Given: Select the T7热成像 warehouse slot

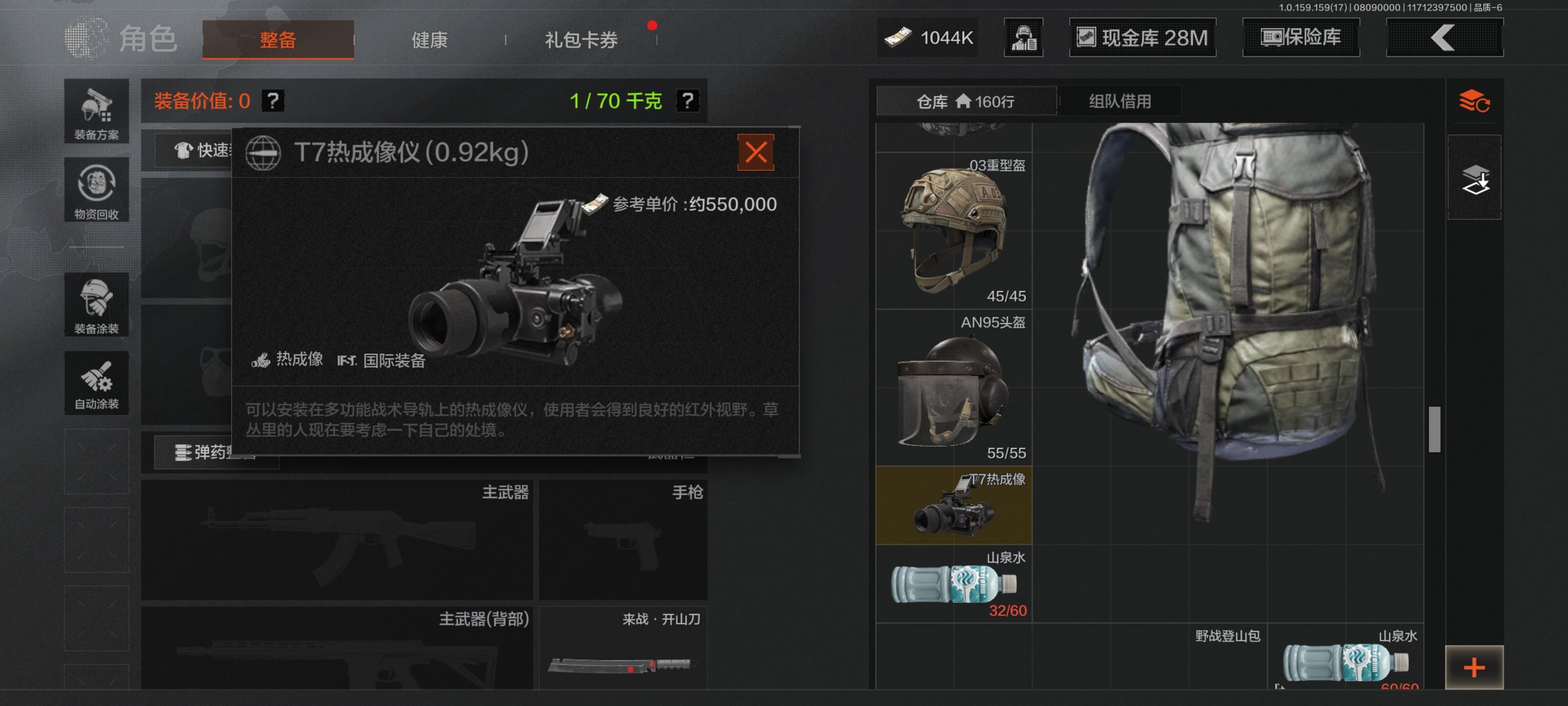Looking at the screenshot, I should (x=954, y=505).
